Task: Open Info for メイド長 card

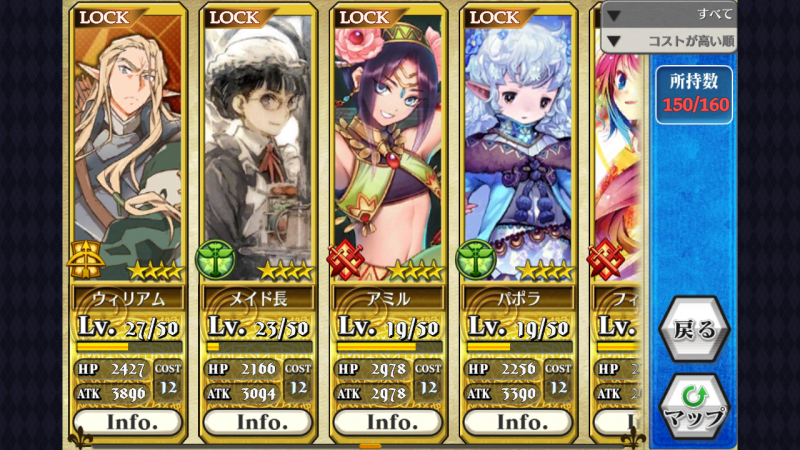Action: pyautogui.click(x=259, y=422)
